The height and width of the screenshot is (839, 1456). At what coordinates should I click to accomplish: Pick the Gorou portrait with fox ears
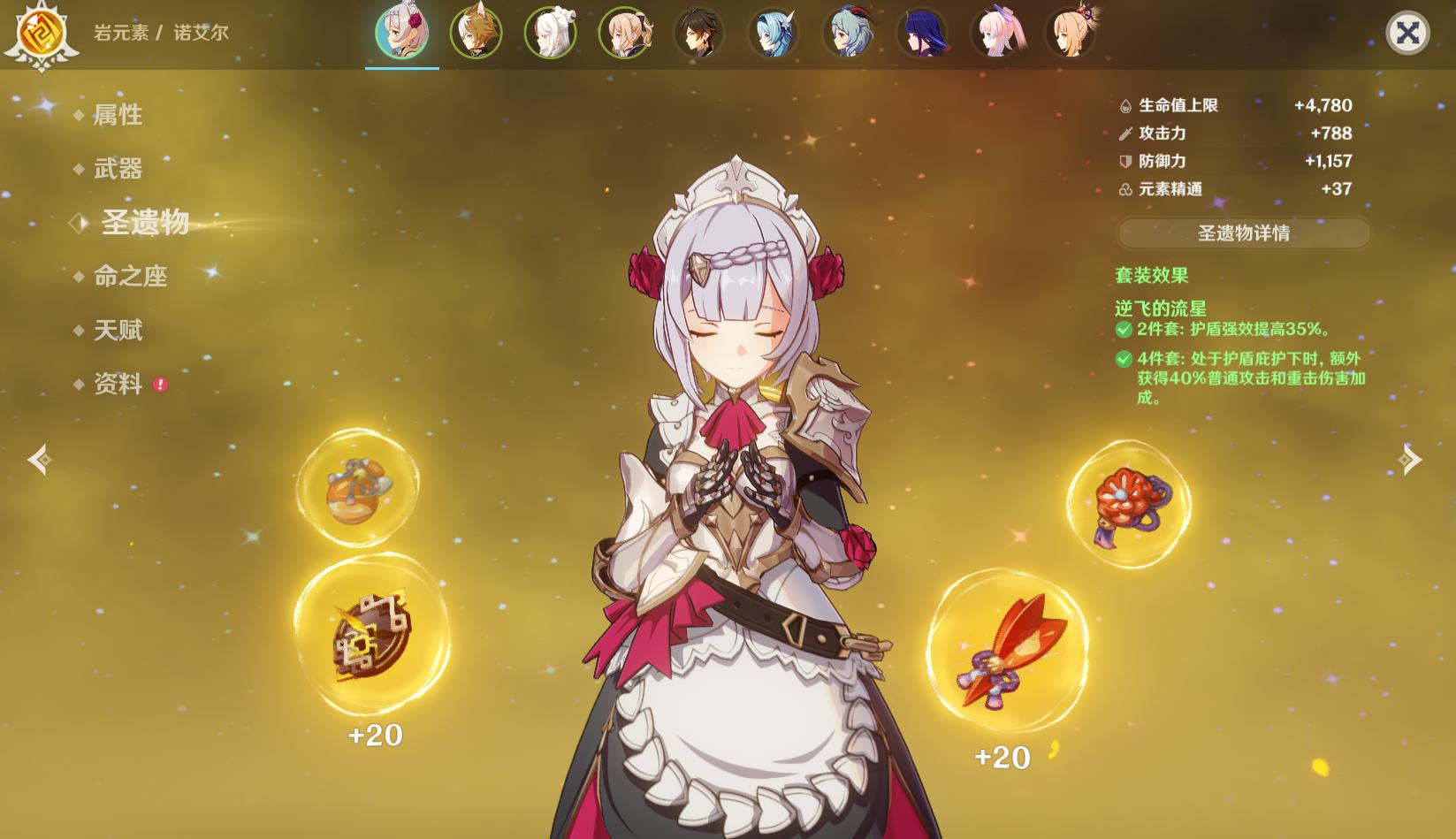(476, 34)
